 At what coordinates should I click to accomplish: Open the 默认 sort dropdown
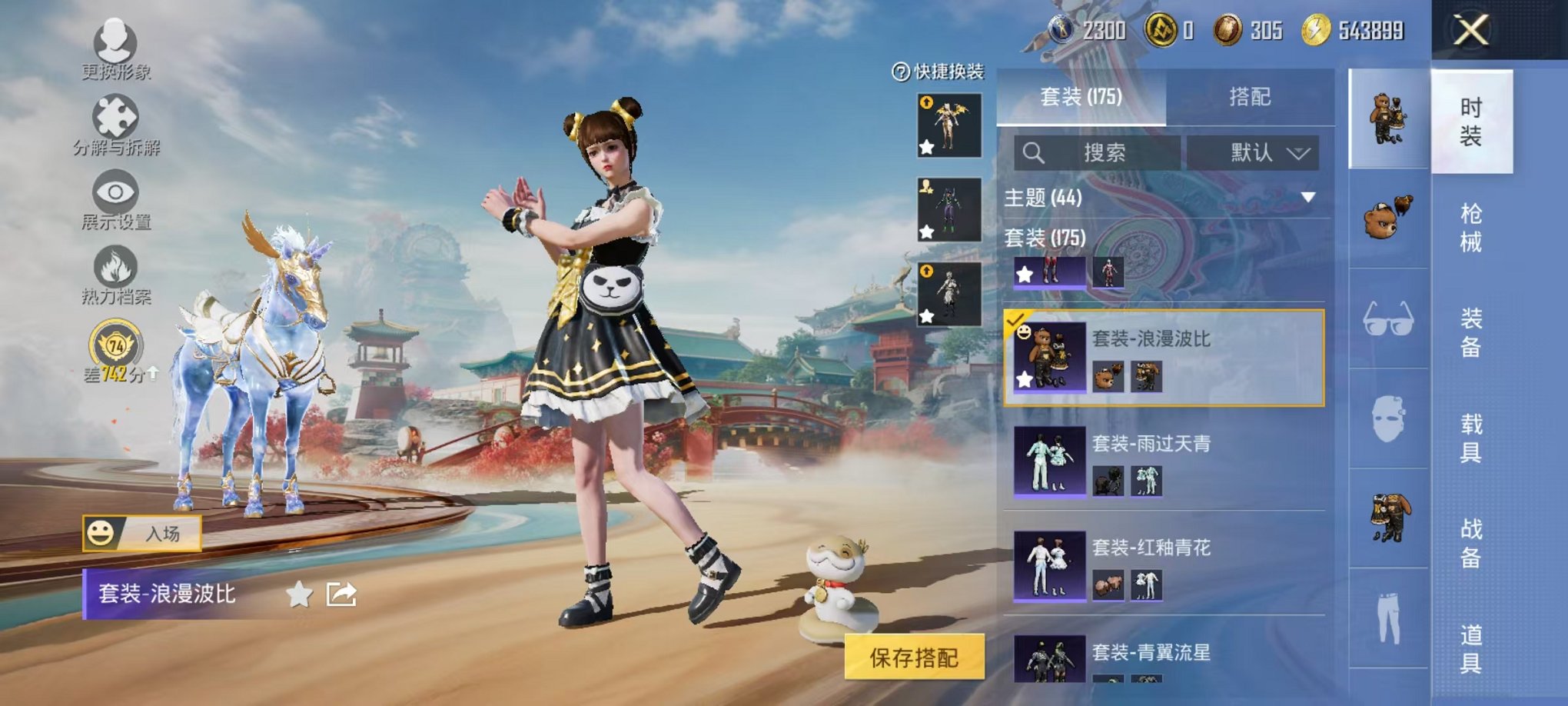tap(1253, 152)
